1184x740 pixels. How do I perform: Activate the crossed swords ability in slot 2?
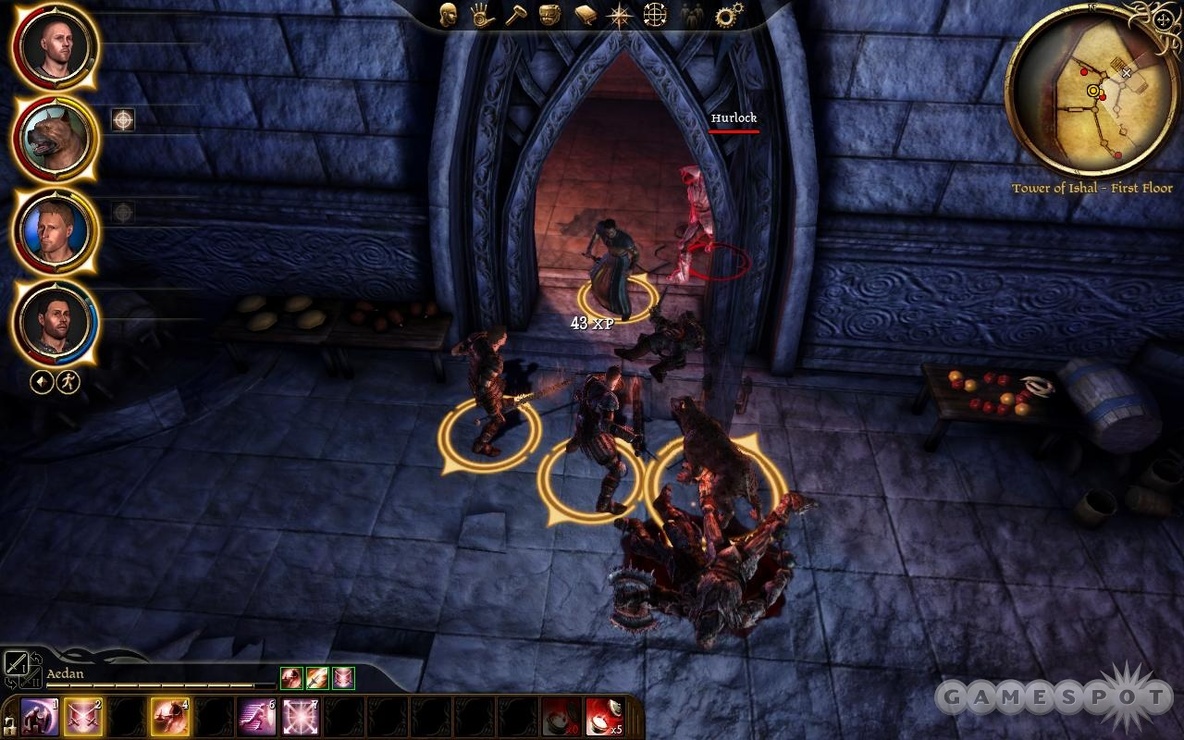pyautogui.click(x=83, y=717)
